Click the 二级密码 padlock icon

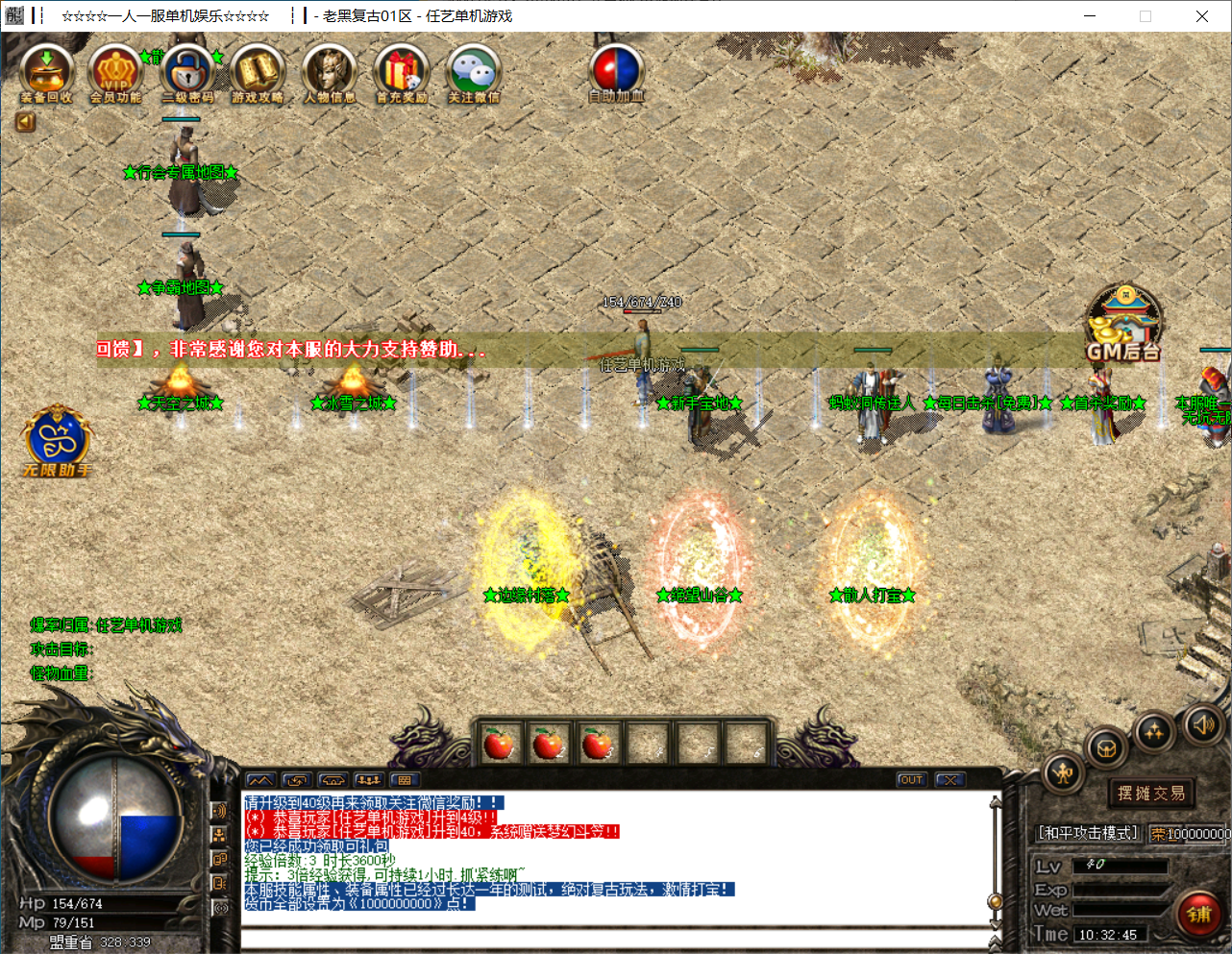coord(187,71)
